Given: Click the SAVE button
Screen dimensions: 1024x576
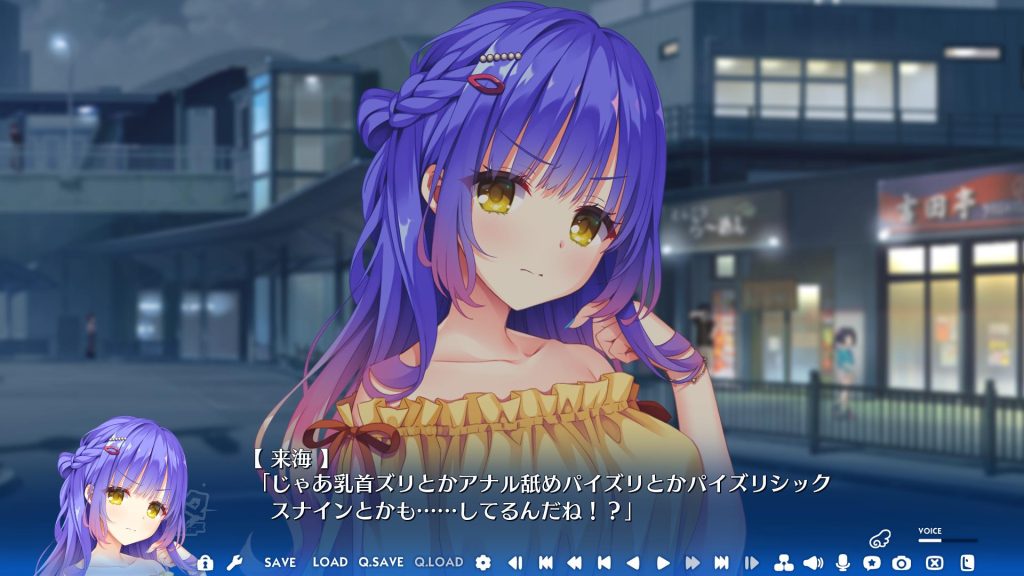Looking at the screenshot, I should [x=280, y=562].
